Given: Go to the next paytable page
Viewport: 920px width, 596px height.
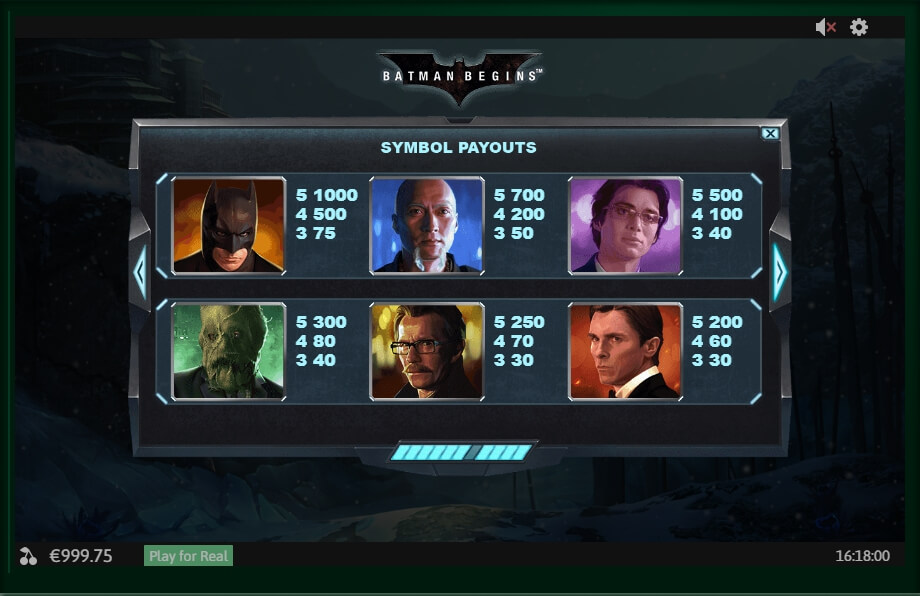Looking at the screenshot, I should (780, 271).
